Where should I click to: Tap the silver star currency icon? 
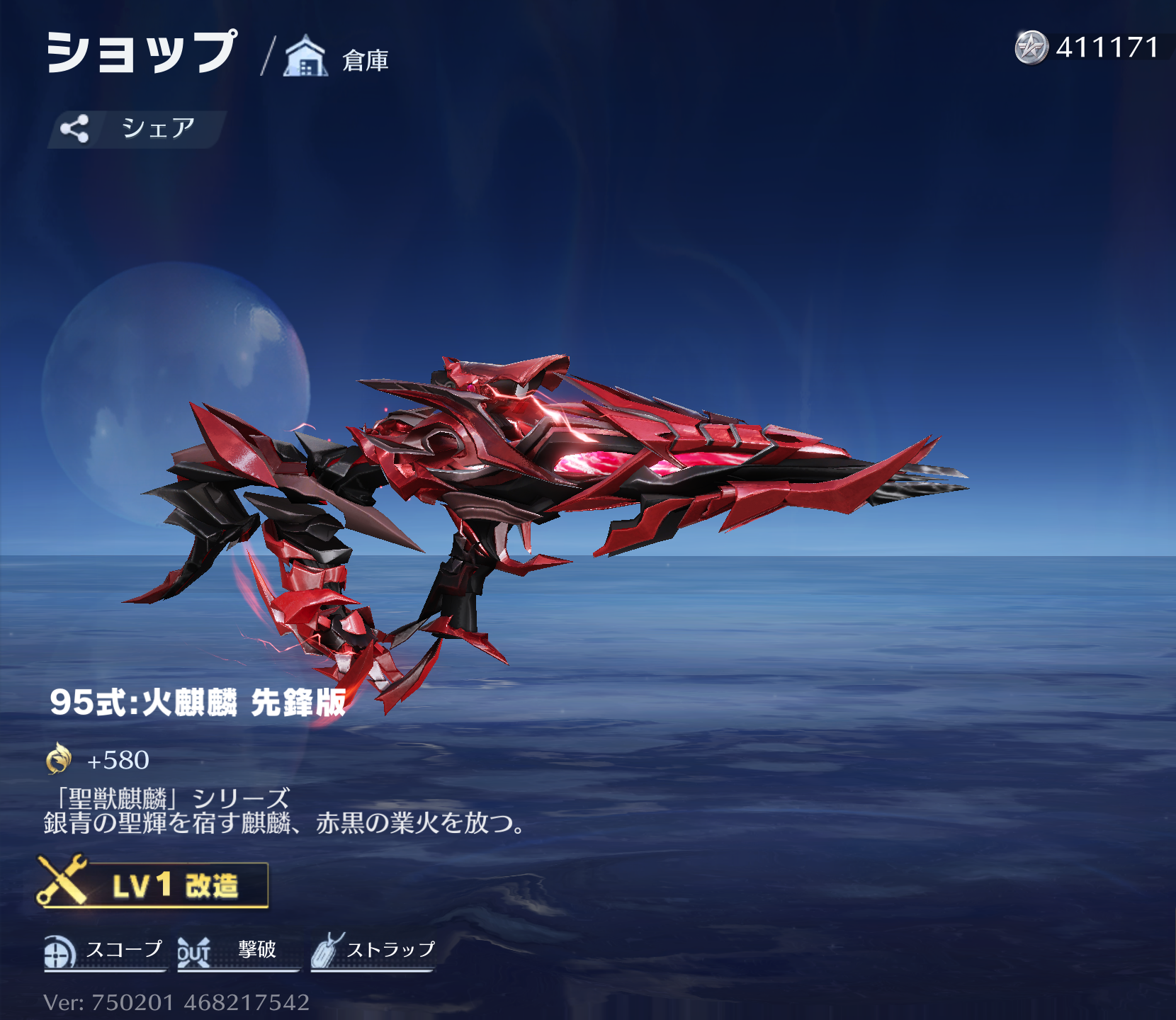point(1031,48)
